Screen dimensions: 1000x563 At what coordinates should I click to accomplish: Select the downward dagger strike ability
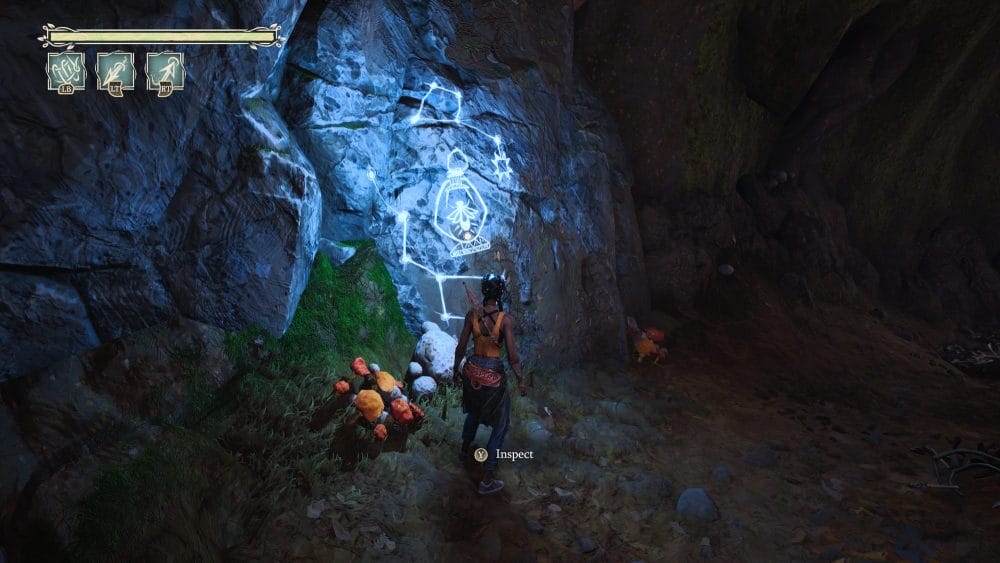coord(116,72)
